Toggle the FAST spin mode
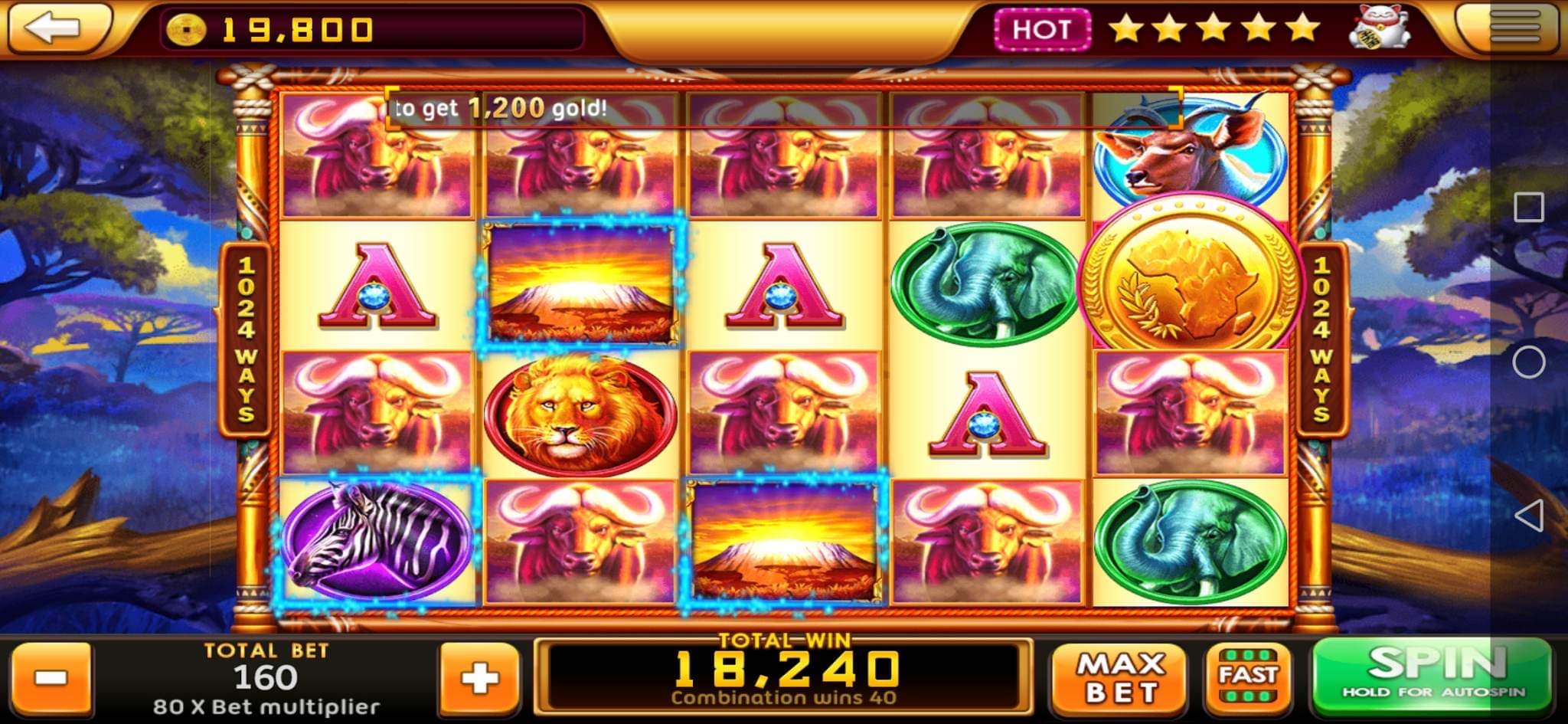Viewport: 1568px width, 724px height. click(x=1248, y=676)
